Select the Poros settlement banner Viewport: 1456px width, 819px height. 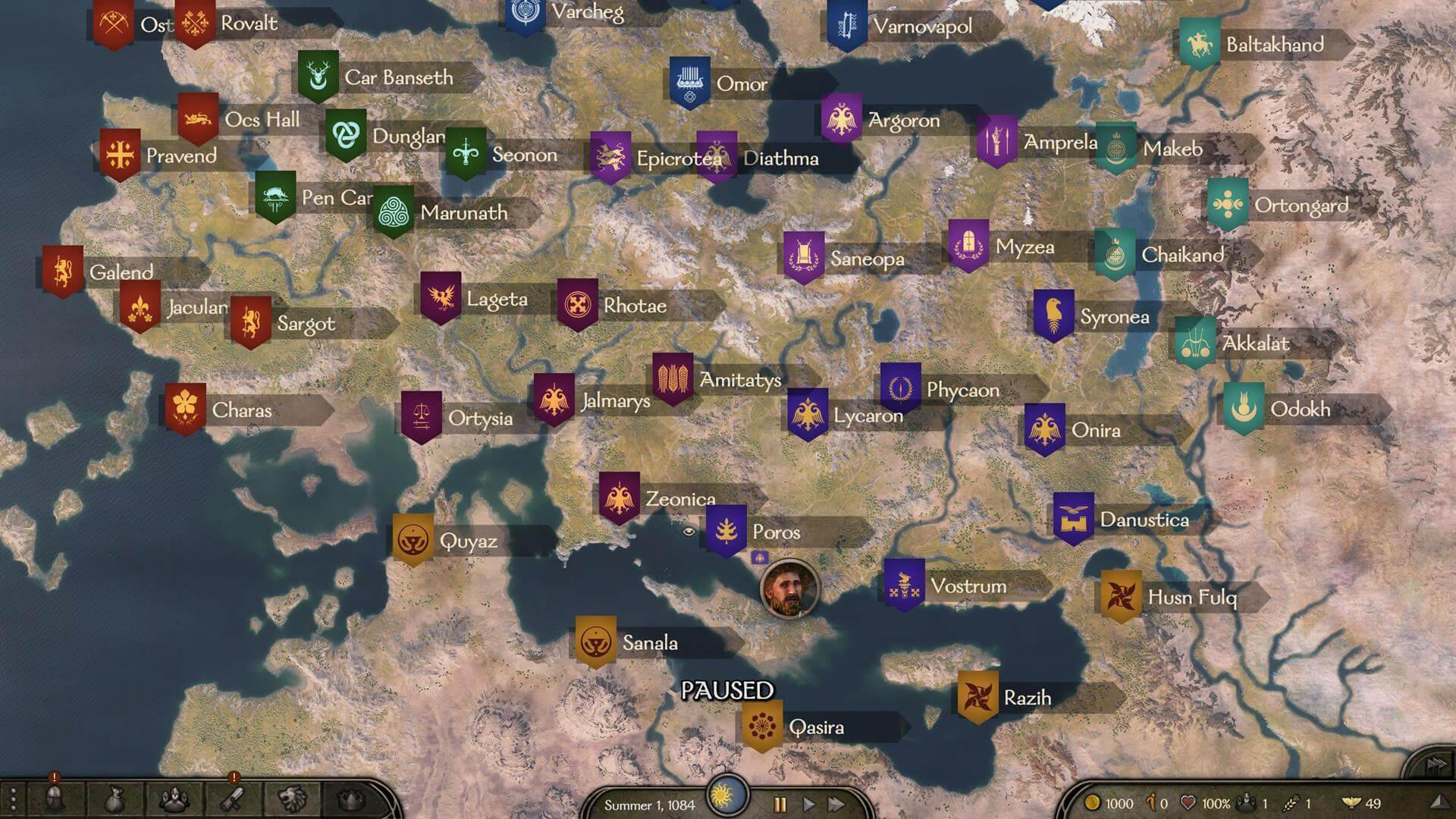pyautogui.click(x=726, y=527)
